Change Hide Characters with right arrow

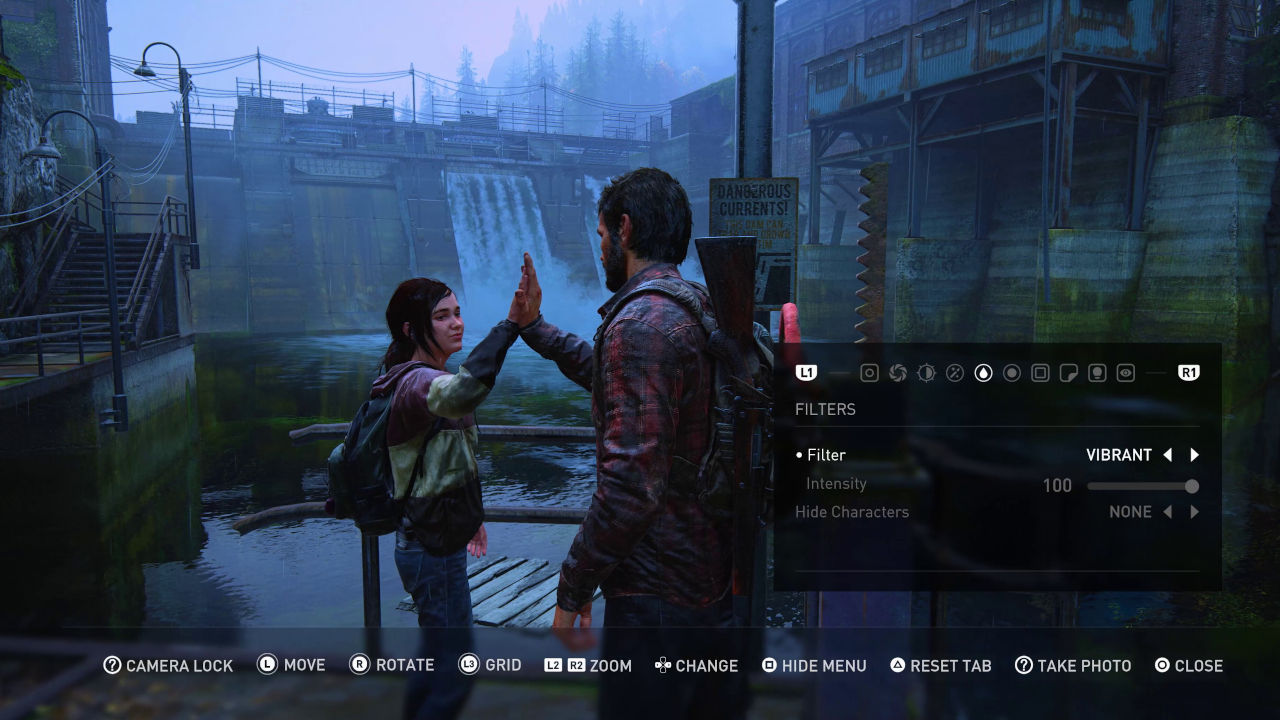(x=1194, y=512)
